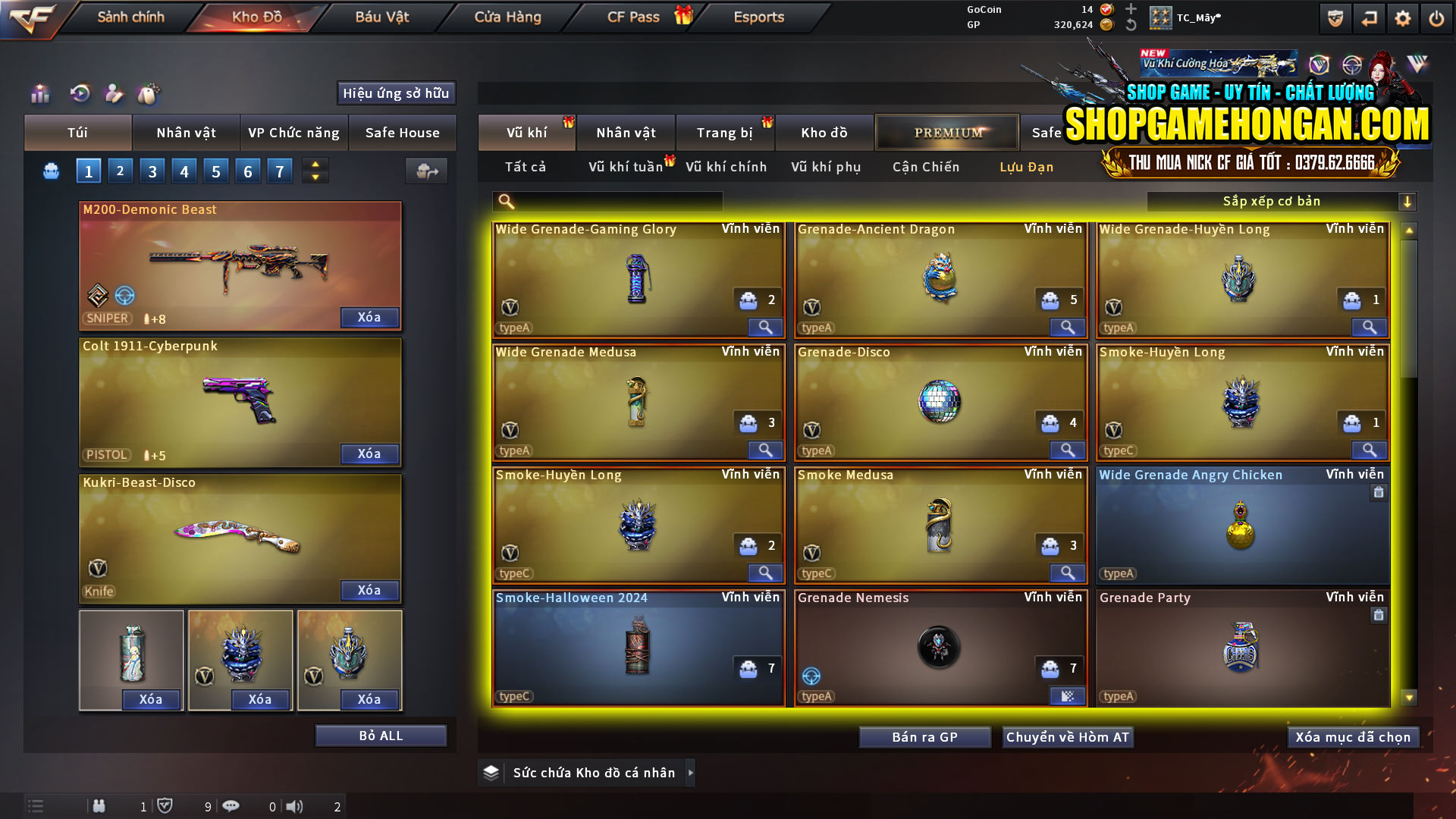This screenshot has width=1456, height=819.
Task: Click the trash icon on Grenade Party card
Action: tap(1379, 616)
